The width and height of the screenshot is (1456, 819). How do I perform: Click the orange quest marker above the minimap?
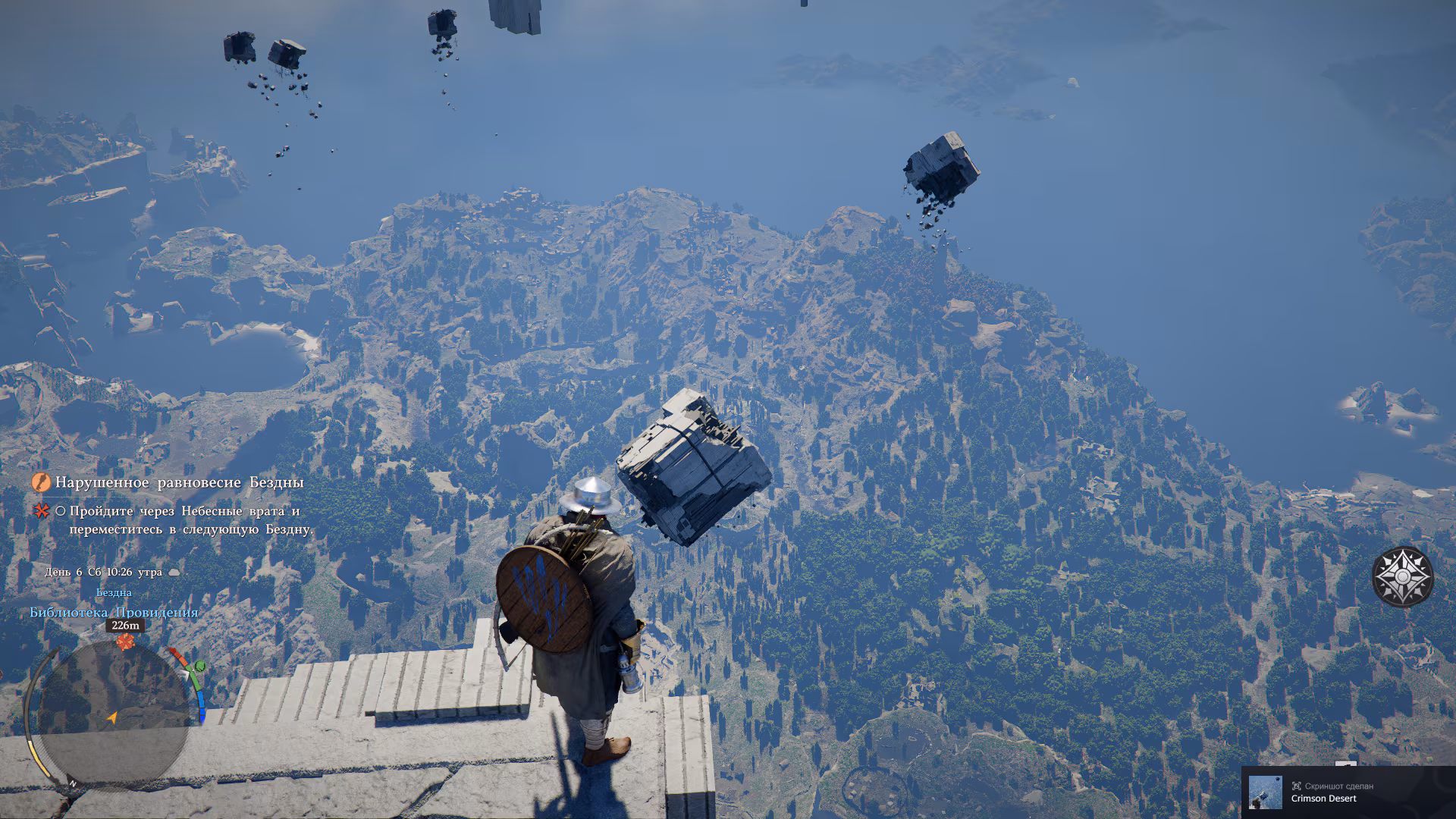coord(125,642)
